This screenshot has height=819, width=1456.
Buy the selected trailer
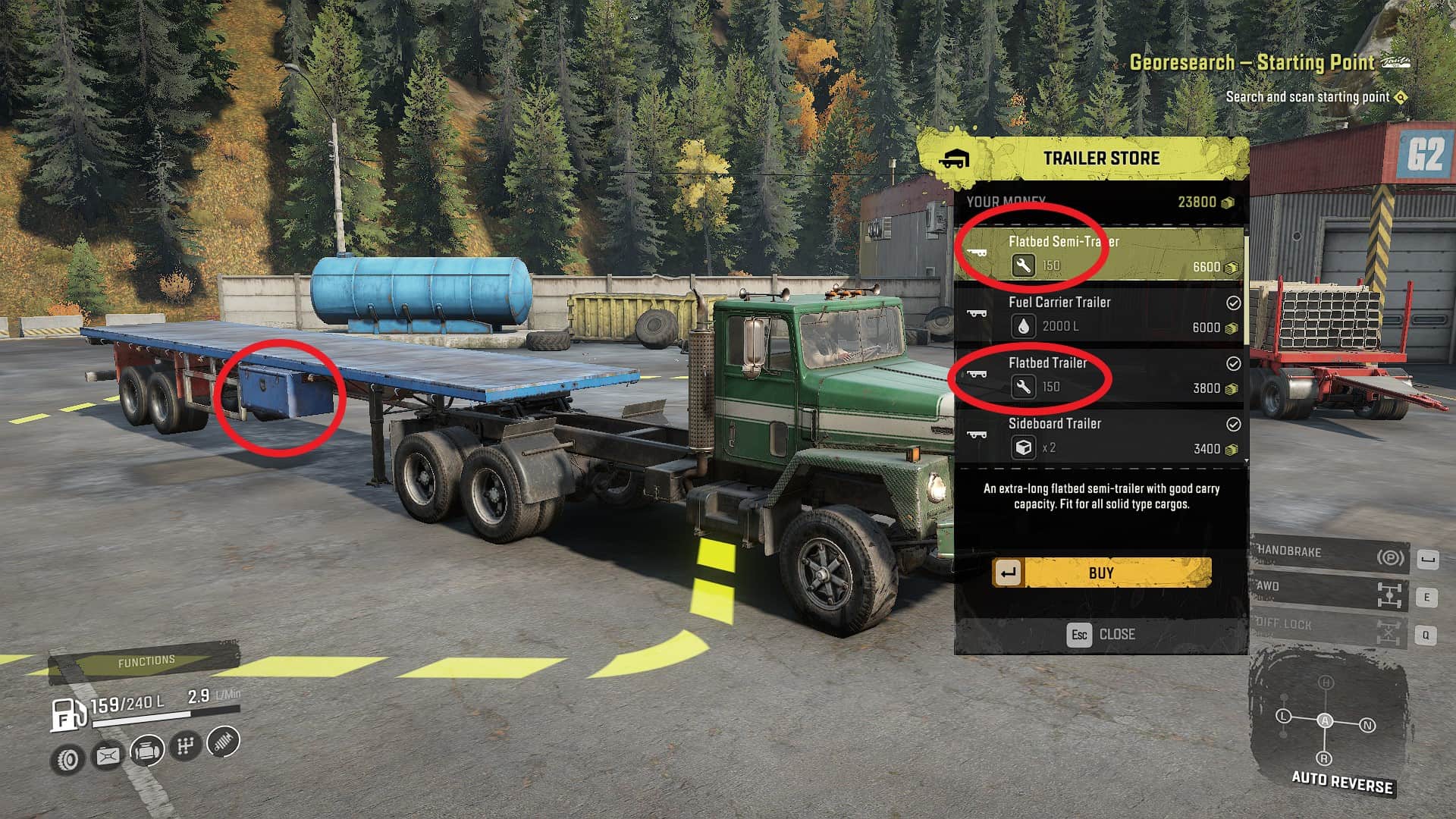[x=1102, y=573]
